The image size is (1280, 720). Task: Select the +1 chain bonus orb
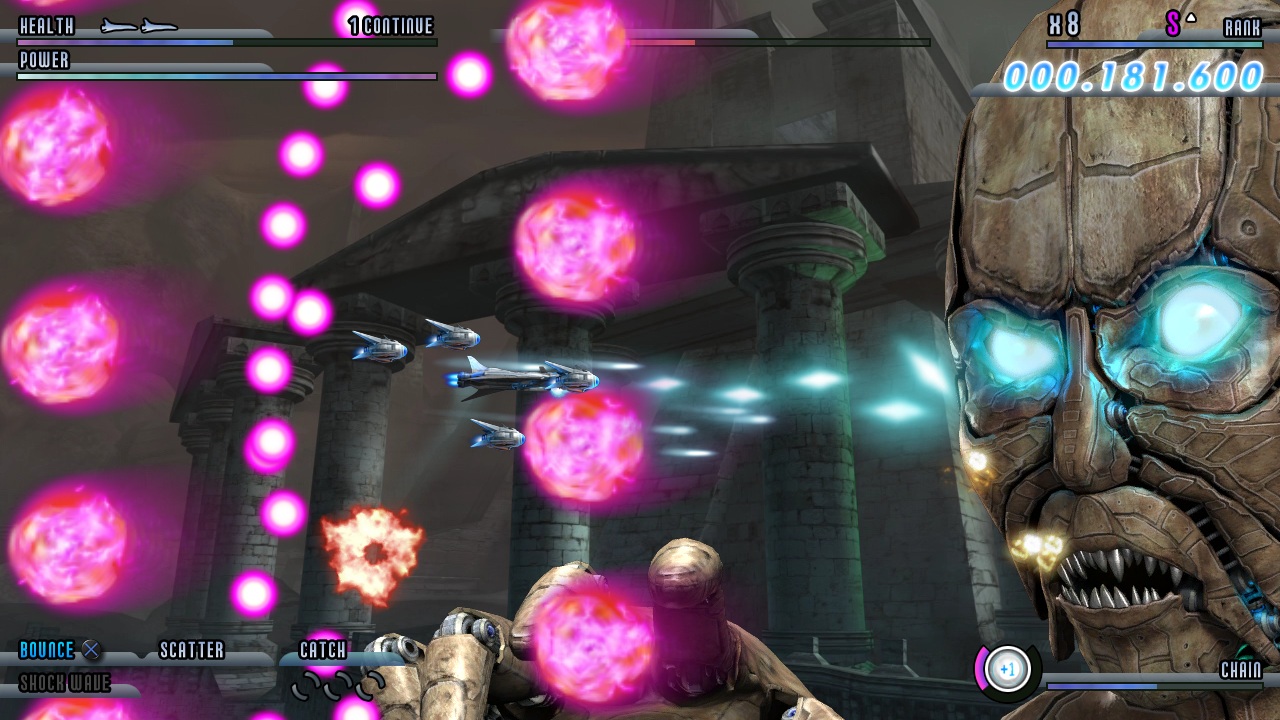[x=1005, y=670]
